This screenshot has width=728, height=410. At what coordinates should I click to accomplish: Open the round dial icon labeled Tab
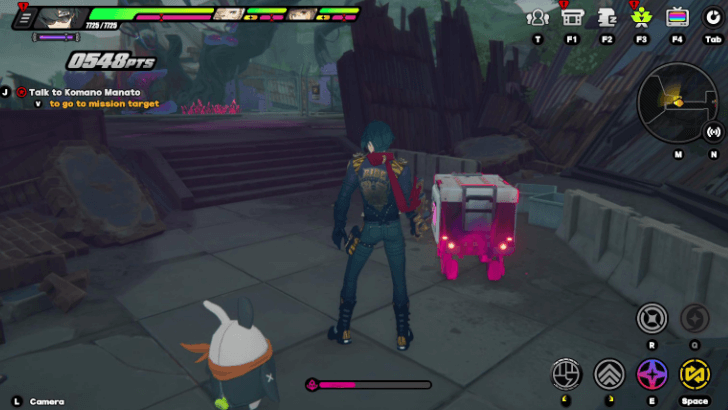coord(712,17)
